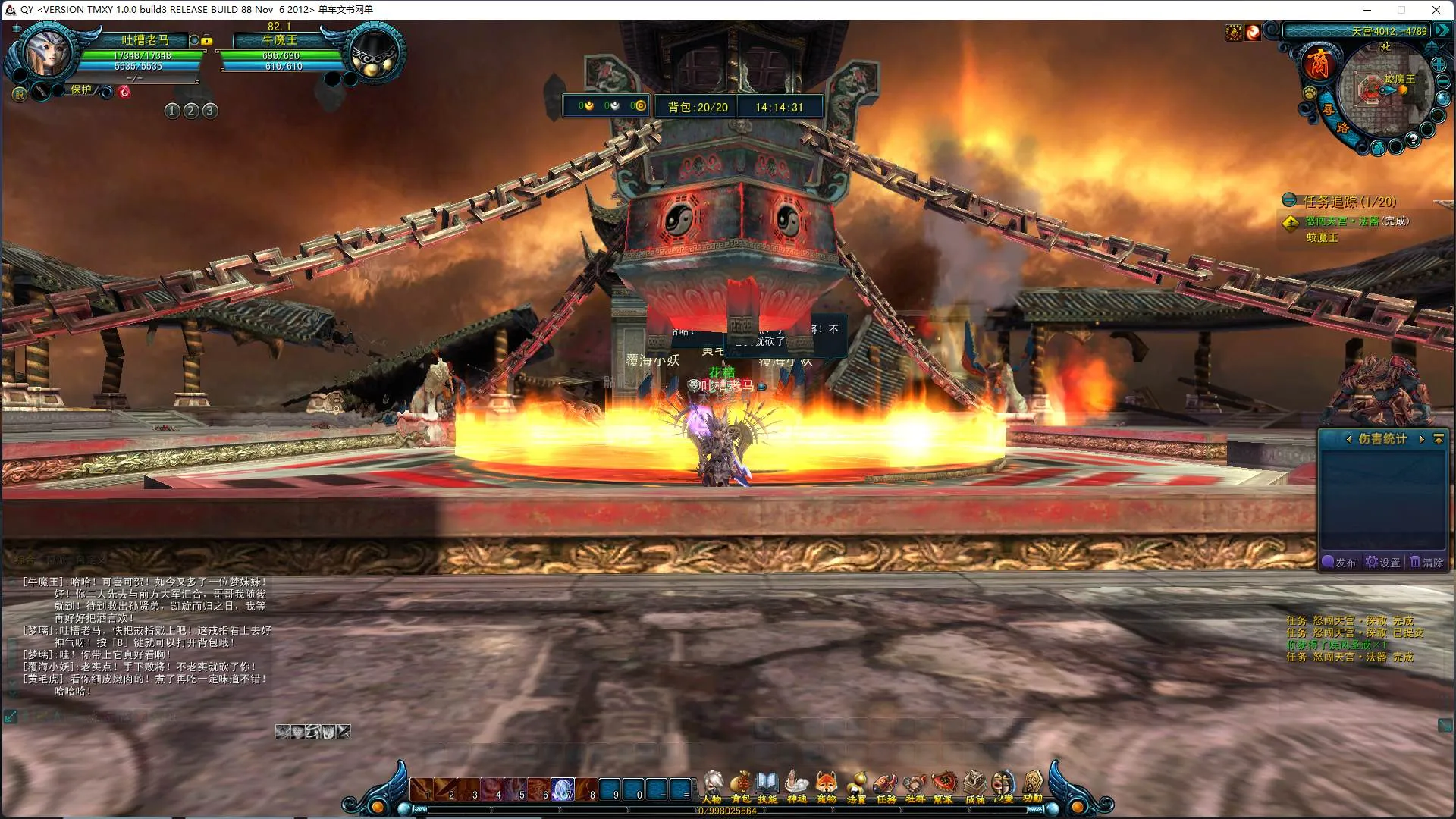Open the 人物 character panel
1456x819 pixels.
pos(712,786)
